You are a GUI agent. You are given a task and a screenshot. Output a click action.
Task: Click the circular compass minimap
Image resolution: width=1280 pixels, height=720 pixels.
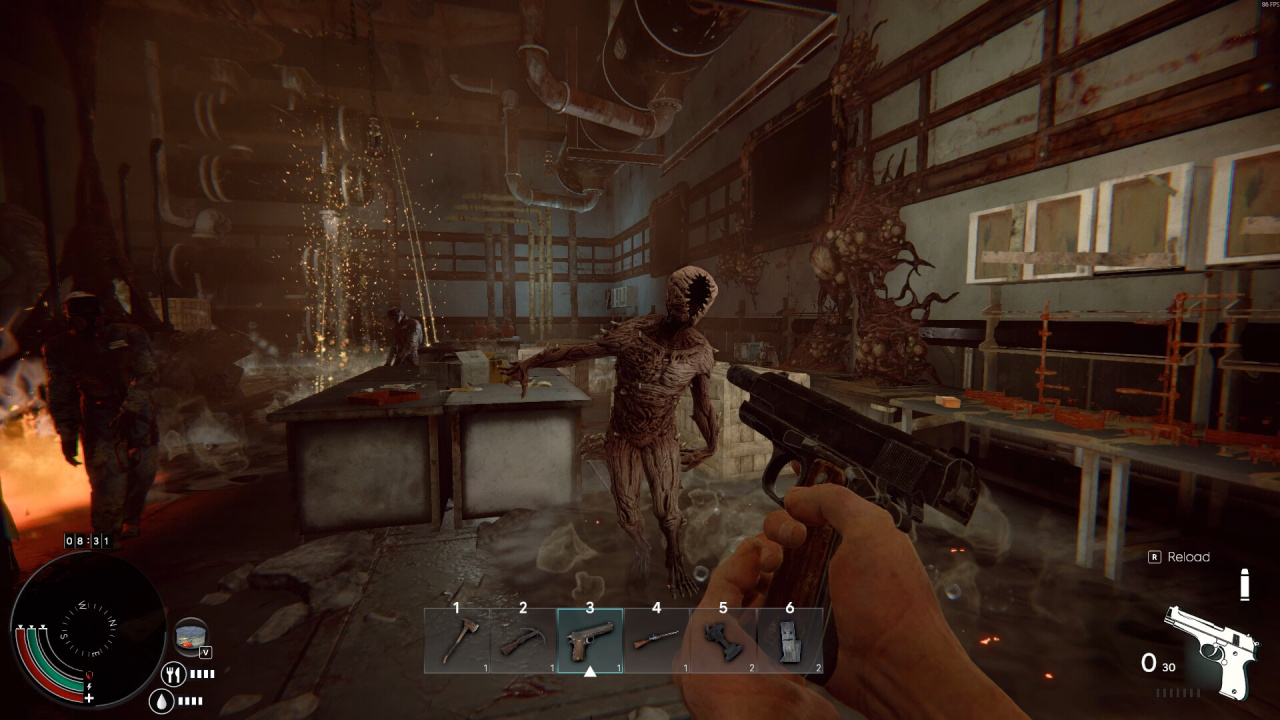point(90,630)
